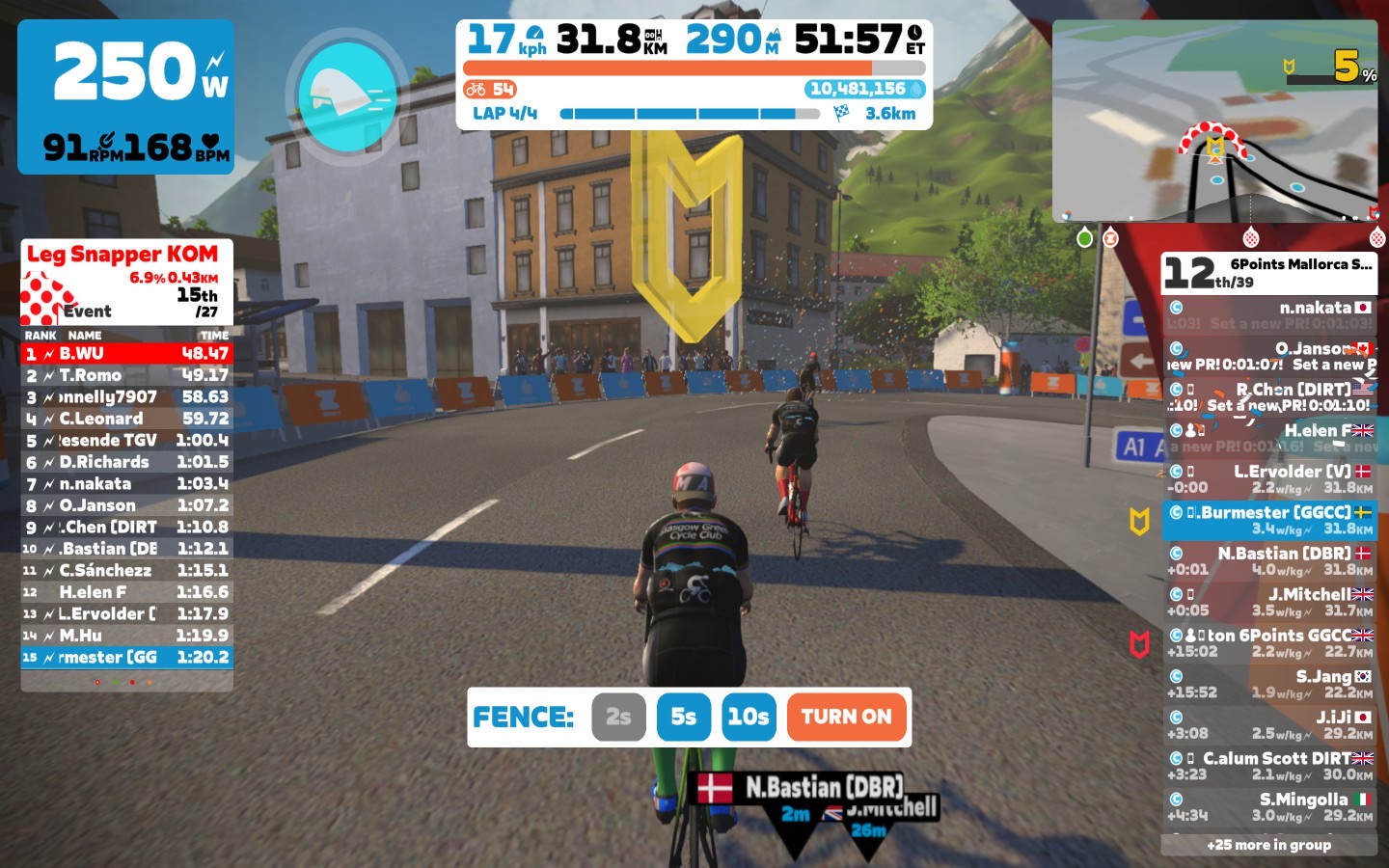
Task: Select the highlighted Burmester rider row
Action: [1269, 520]
